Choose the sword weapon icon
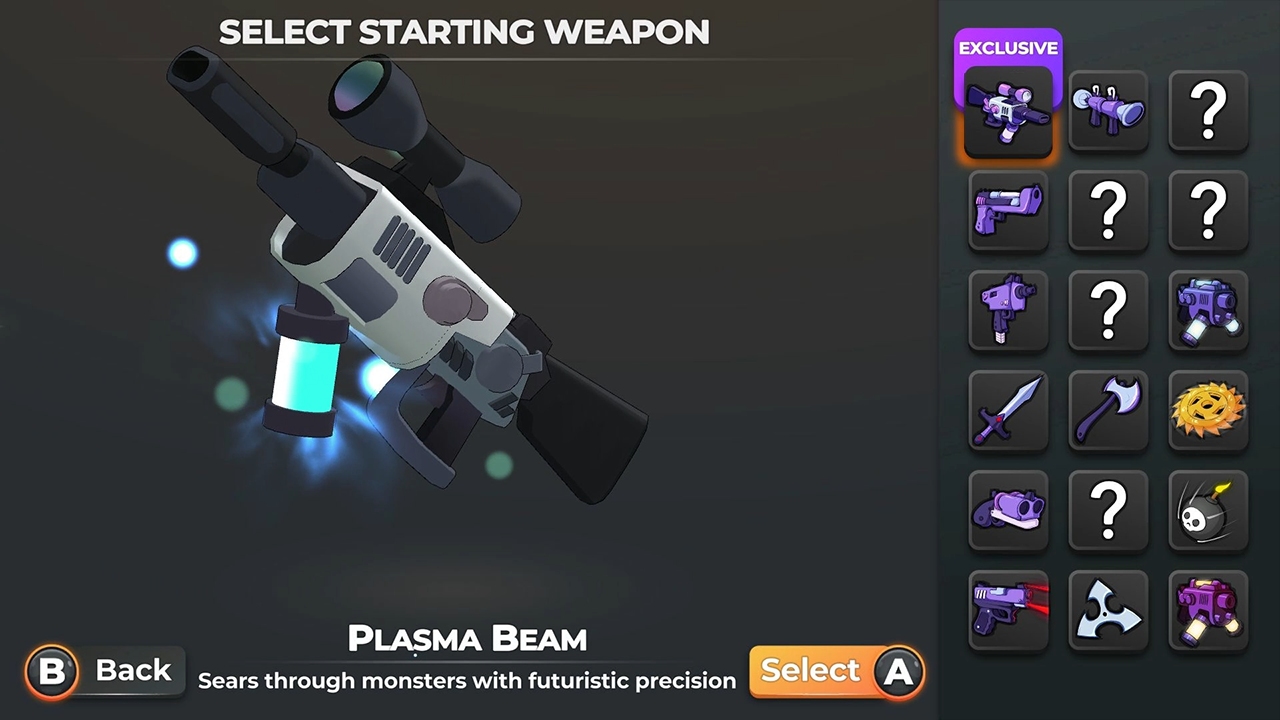Screen dimensions: 1280x720 [1008, 411]
